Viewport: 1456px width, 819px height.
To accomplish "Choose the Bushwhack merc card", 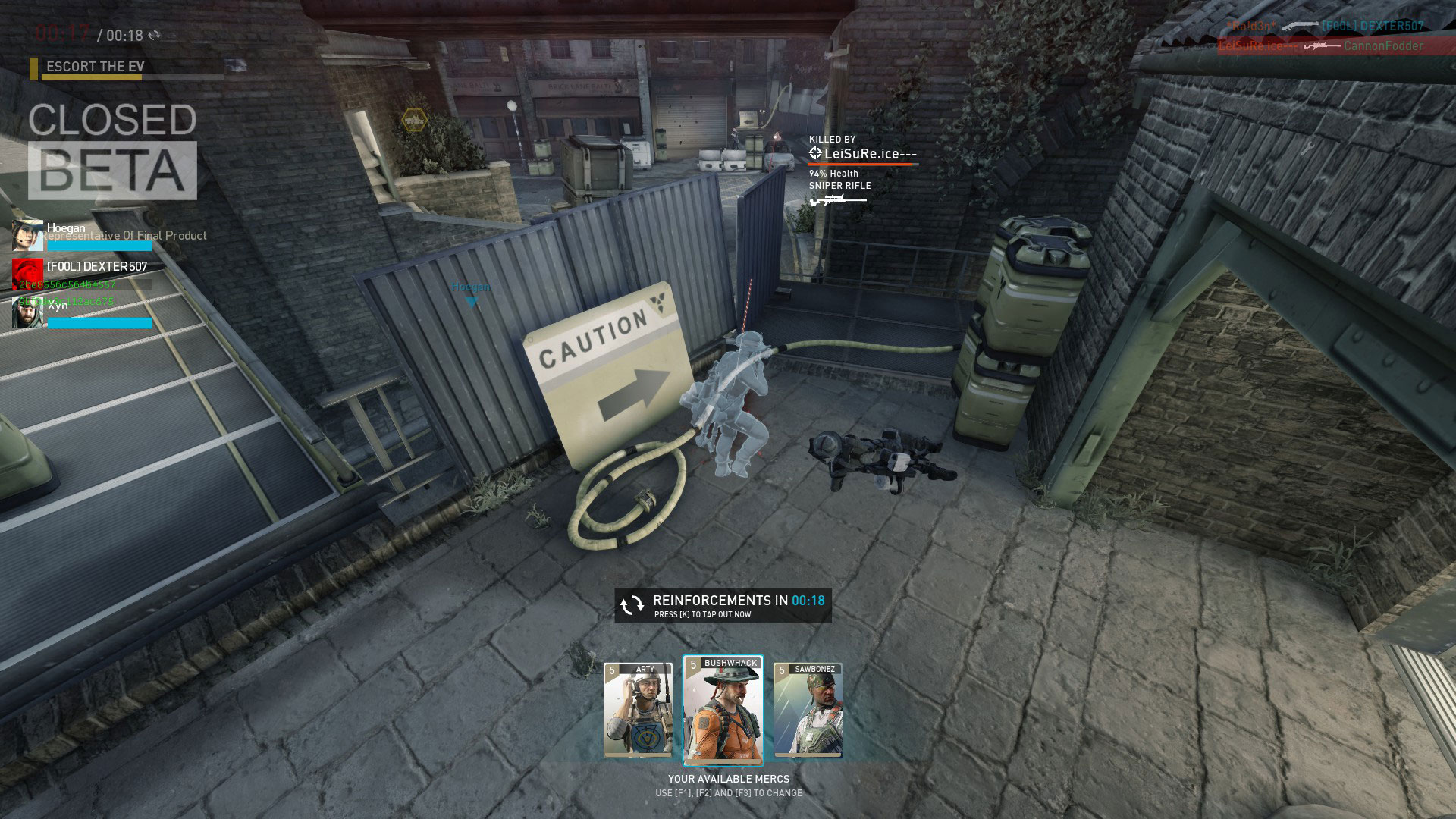I will [723, 710].
